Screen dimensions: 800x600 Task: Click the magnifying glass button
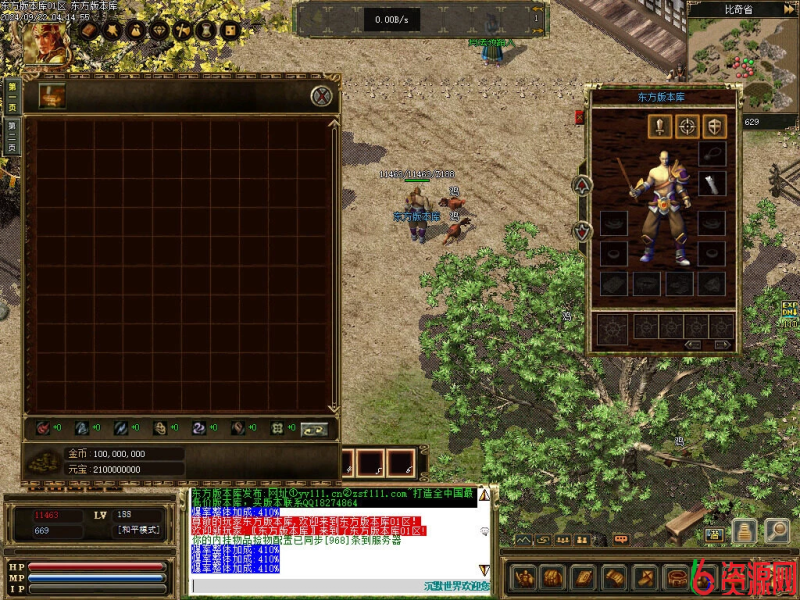[x=776, y=531]
